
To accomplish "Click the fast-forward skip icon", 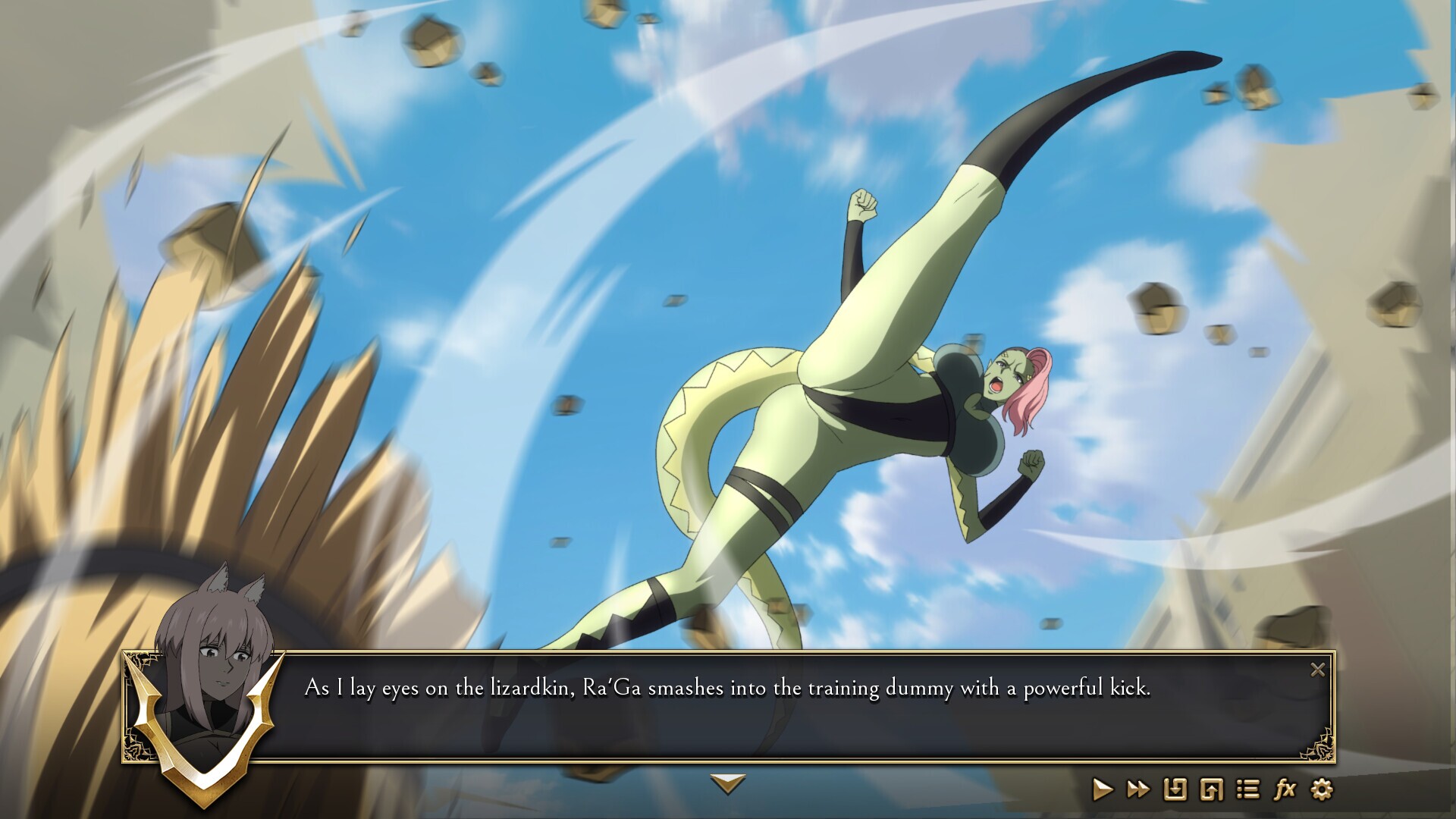I will coord(1137,789).
